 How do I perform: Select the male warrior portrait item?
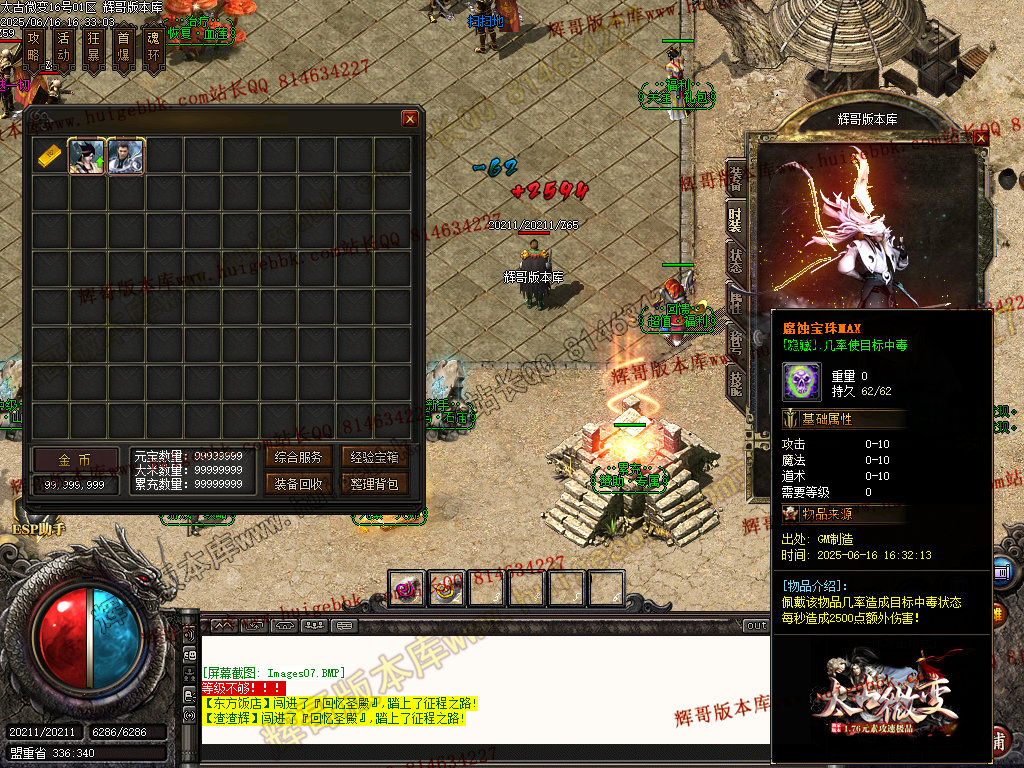tap(126, 157)
